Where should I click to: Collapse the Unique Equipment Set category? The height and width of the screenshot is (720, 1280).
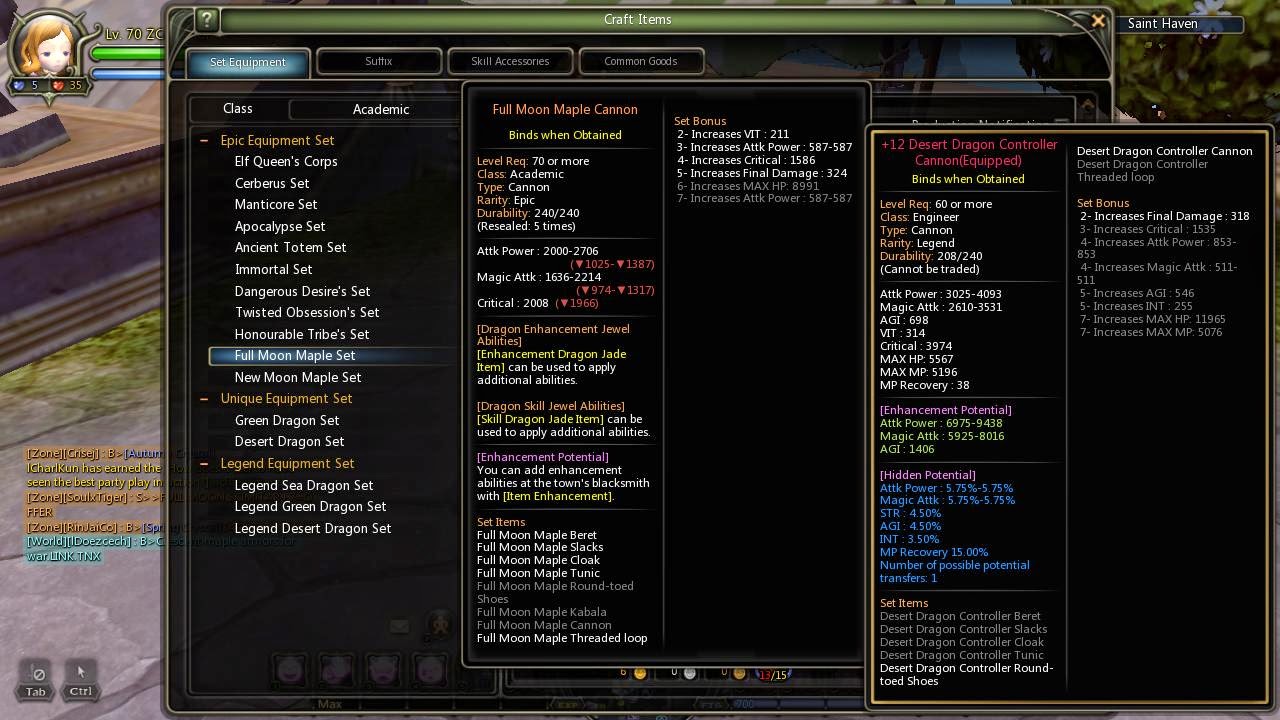coord(204,398)
